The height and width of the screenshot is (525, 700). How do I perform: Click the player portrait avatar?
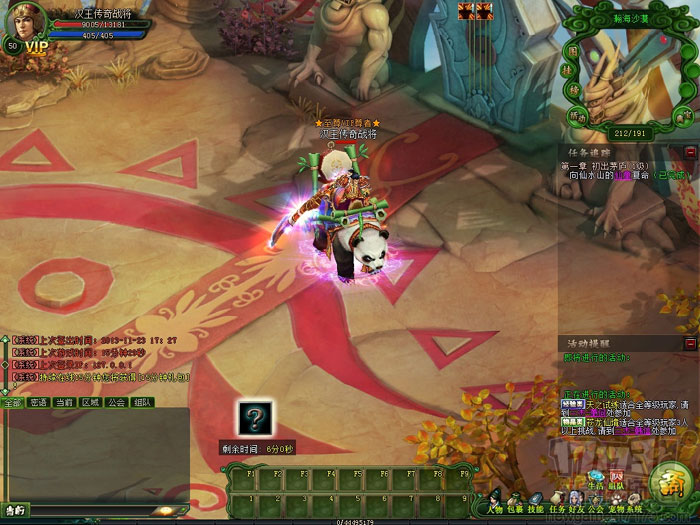click(27, 20)
